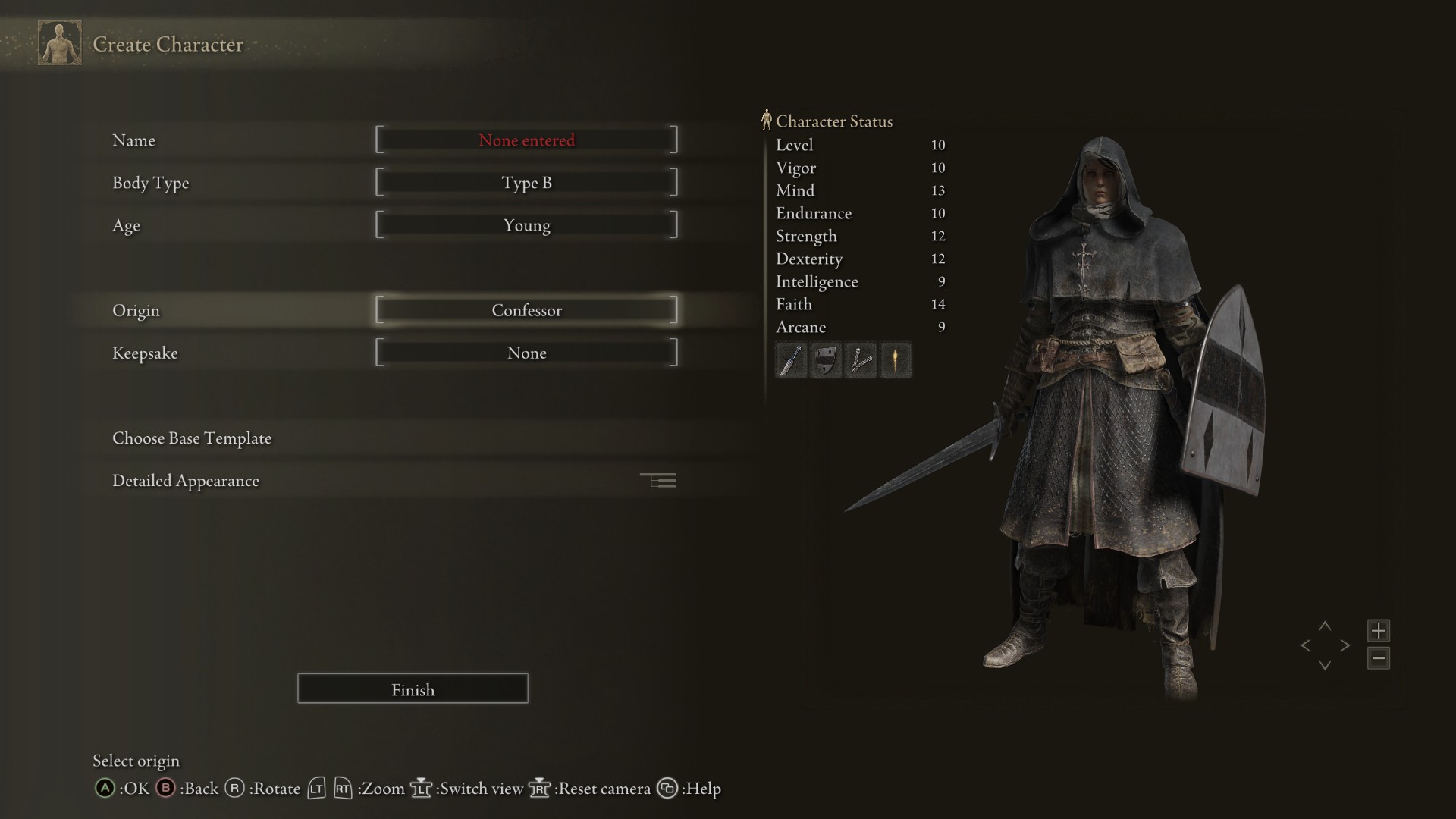Inspect the broadsword starting equipment icon

[791, 360]
